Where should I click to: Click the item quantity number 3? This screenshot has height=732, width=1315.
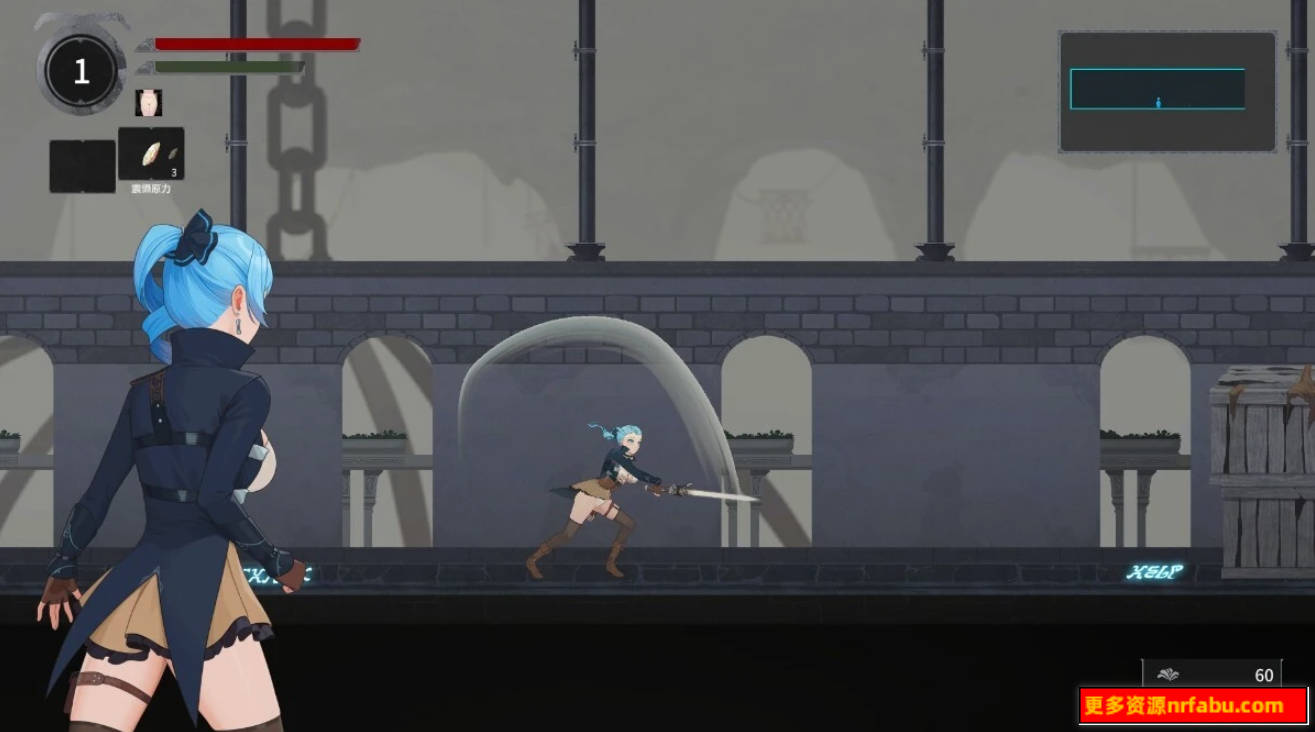coord(173,172)
